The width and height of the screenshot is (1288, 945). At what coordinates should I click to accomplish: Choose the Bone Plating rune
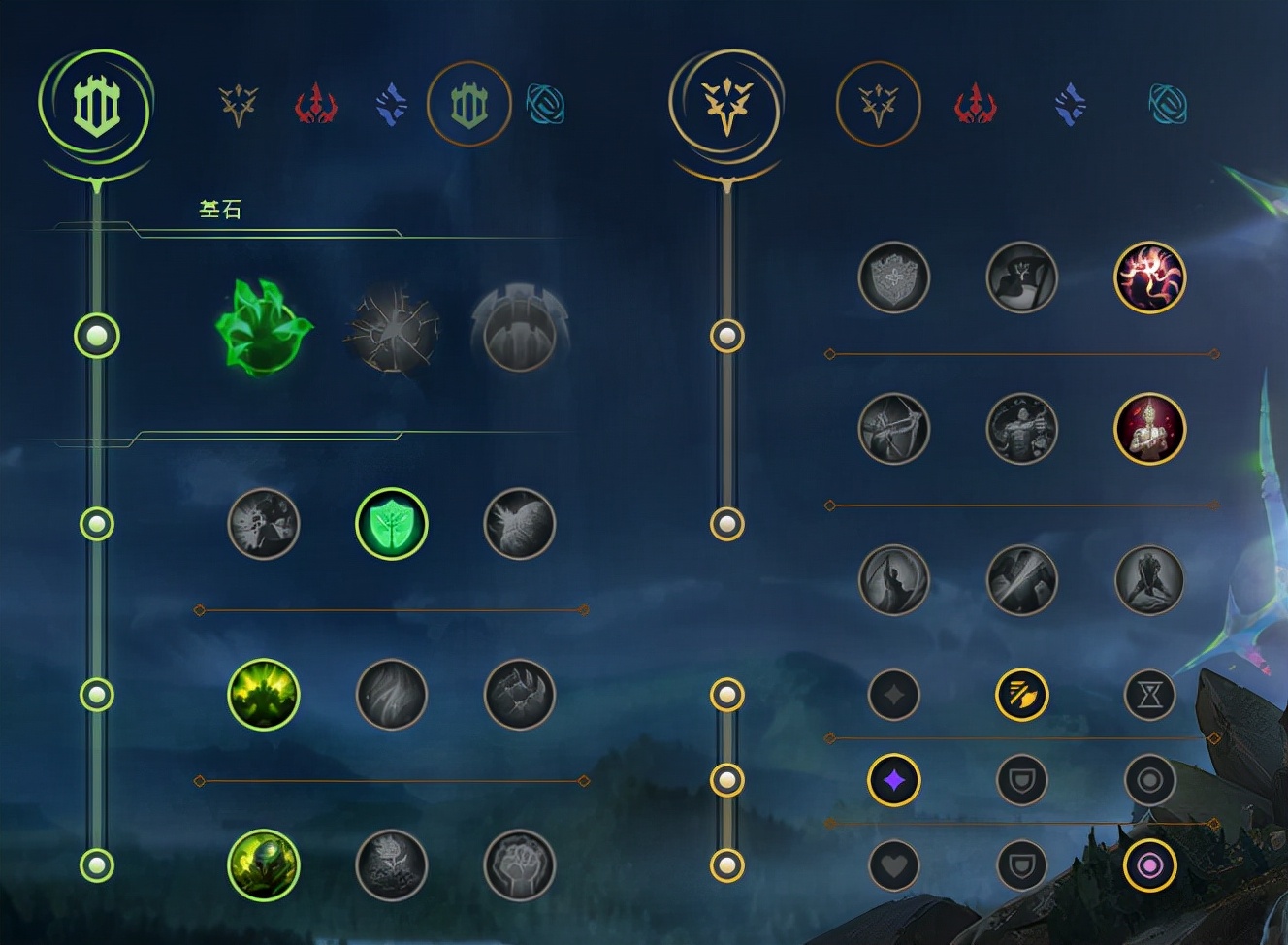[519, 695]
